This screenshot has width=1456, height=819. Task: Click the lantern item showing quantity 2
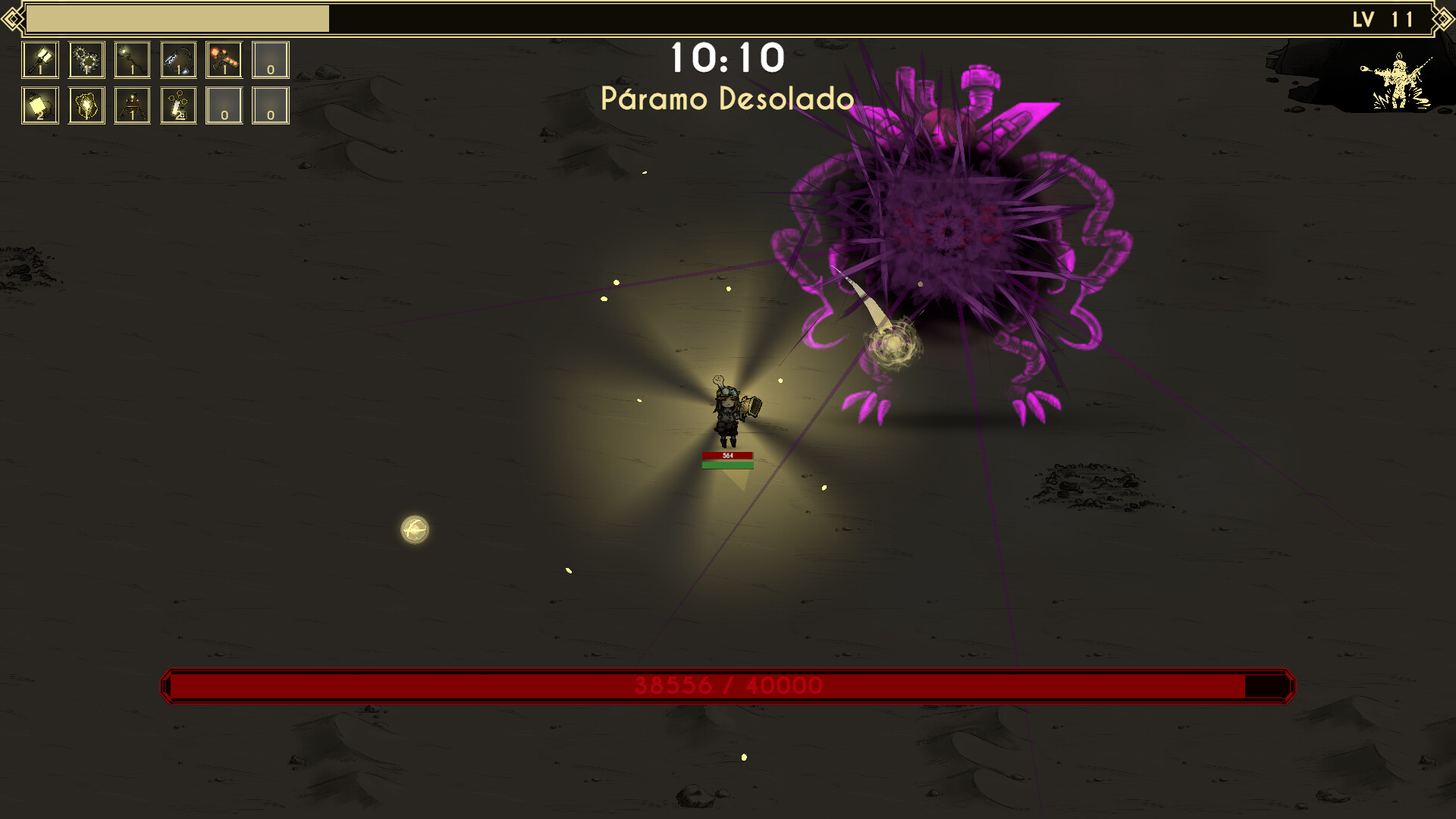[x=39, y=105]
